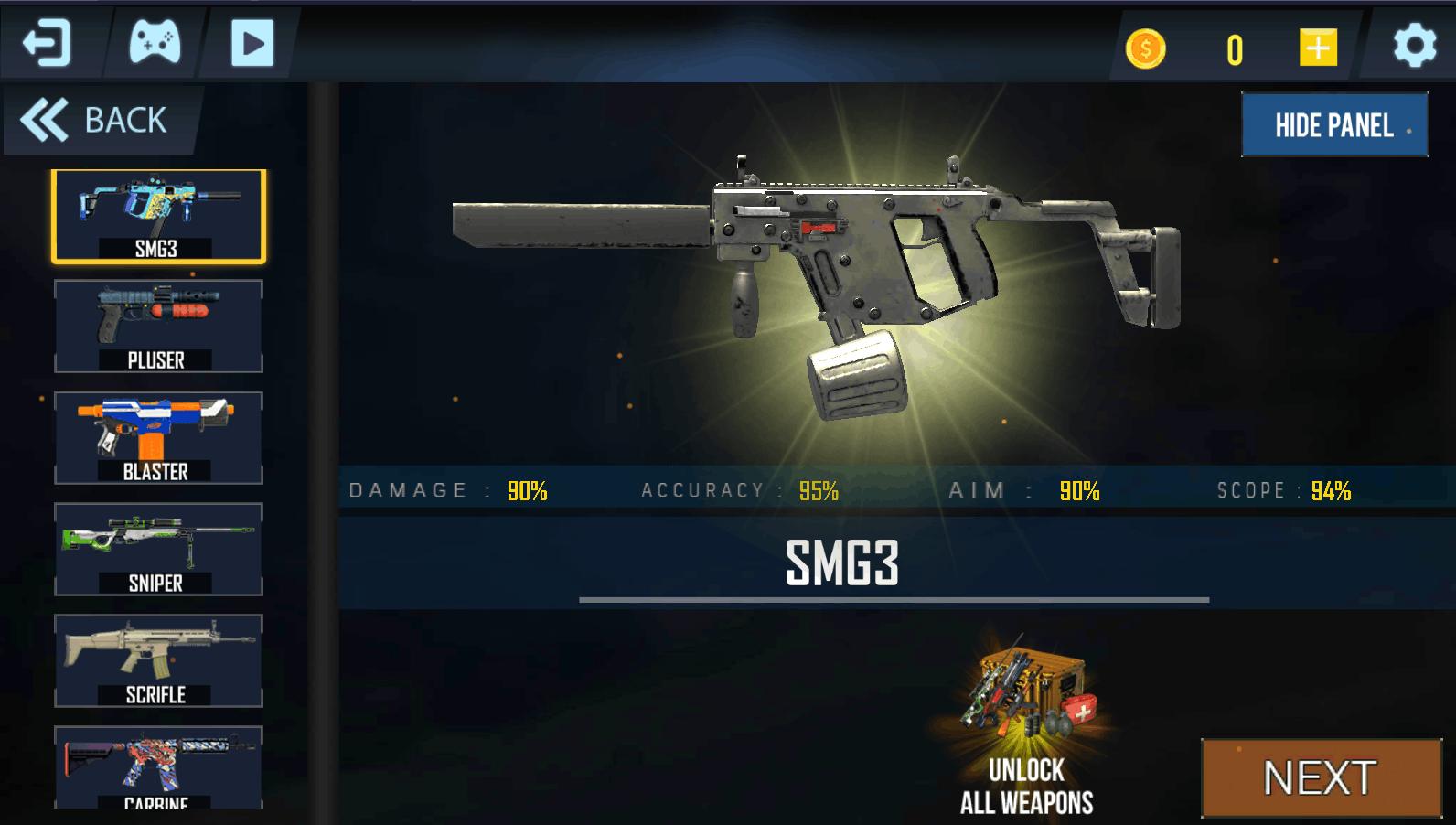Pick the BLASTER weapon

(x=158, y=438)
